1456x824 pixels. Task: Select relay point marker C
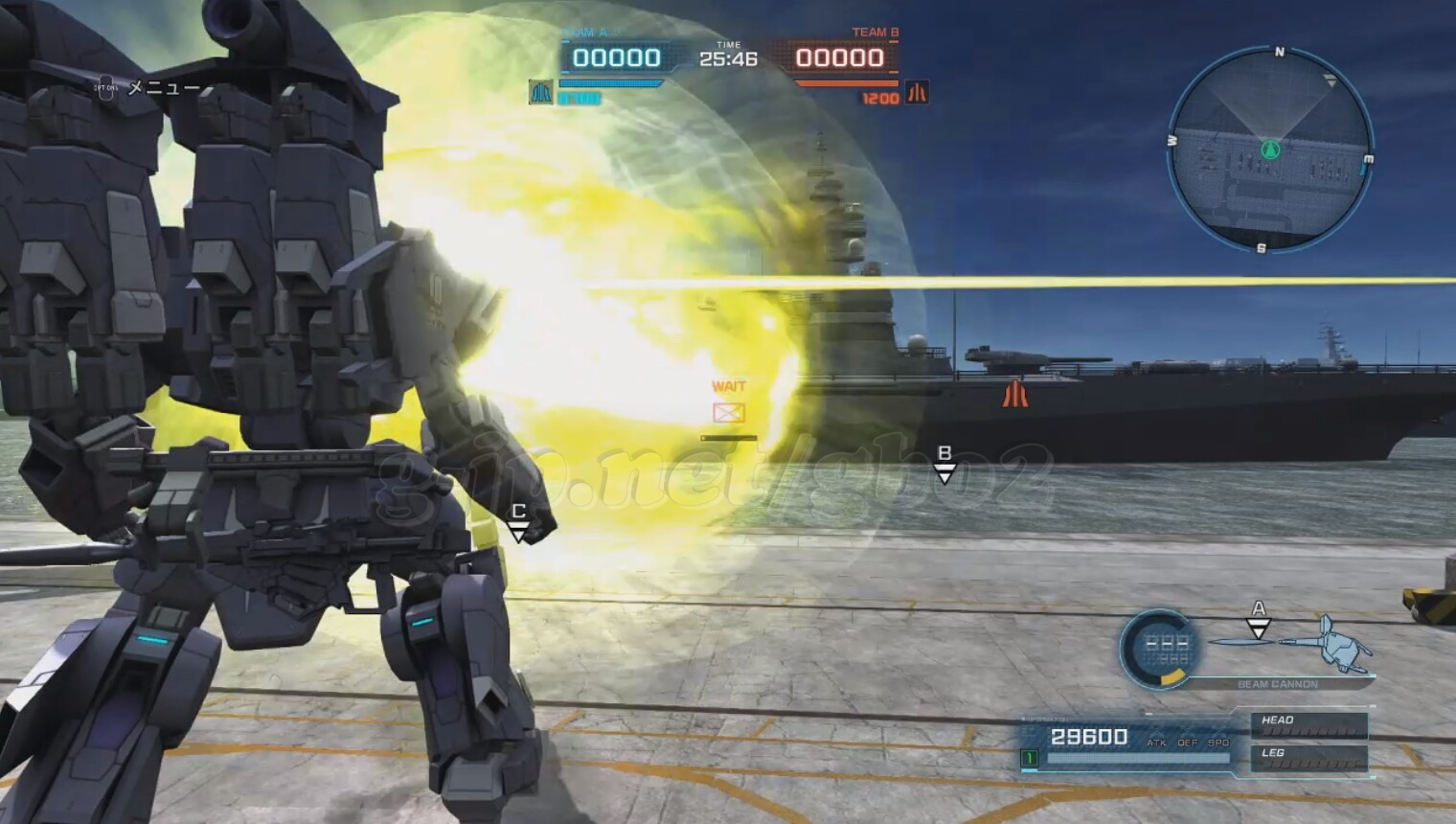pyautogui.click(x=518, y=523)
